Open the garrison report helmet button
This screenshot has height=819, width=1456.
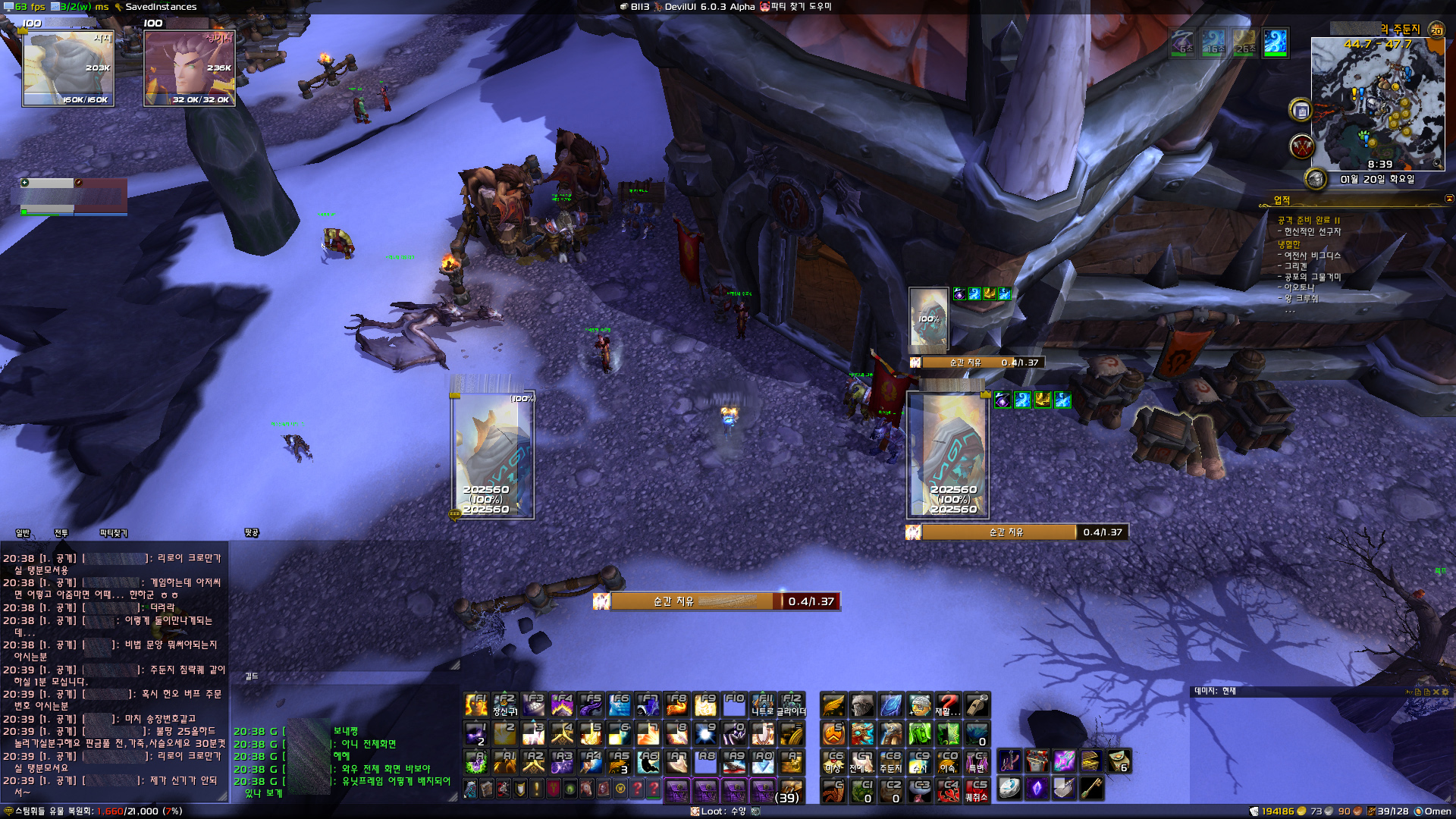click(1315, 179)
